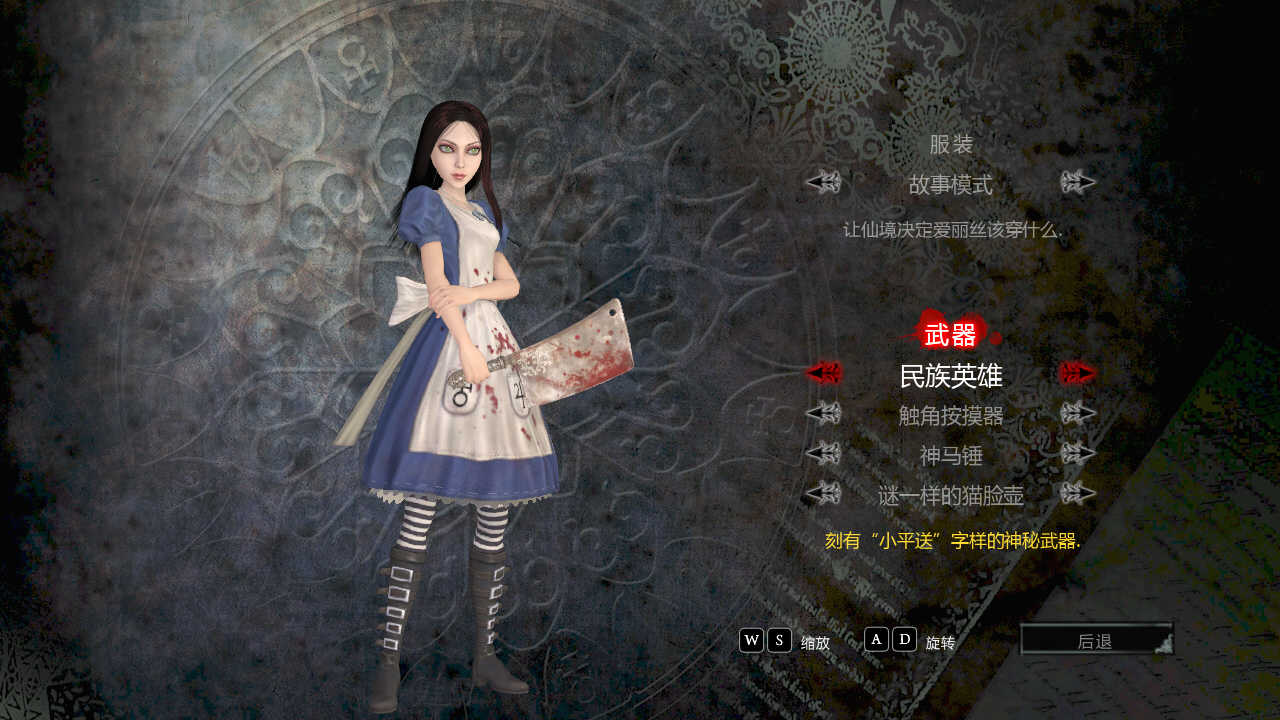Click the 民族英雄 weapon name
The image size is (1280, 720).
pos(950,375)
